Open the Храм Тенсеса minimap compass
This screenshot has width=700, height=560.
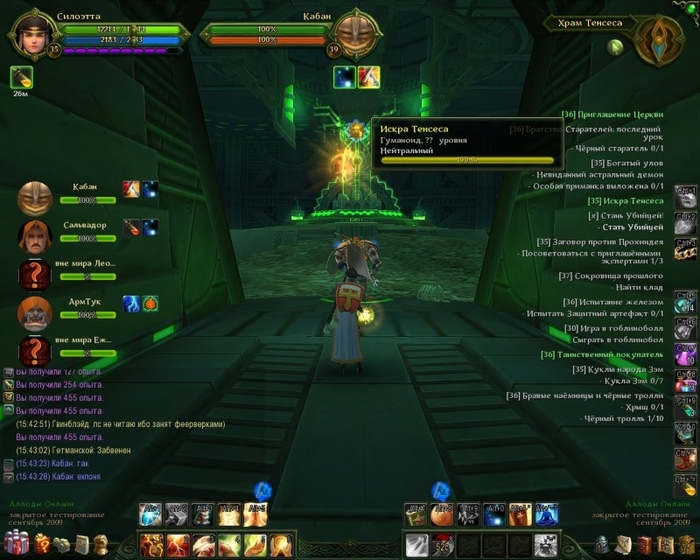click(659, 41)
